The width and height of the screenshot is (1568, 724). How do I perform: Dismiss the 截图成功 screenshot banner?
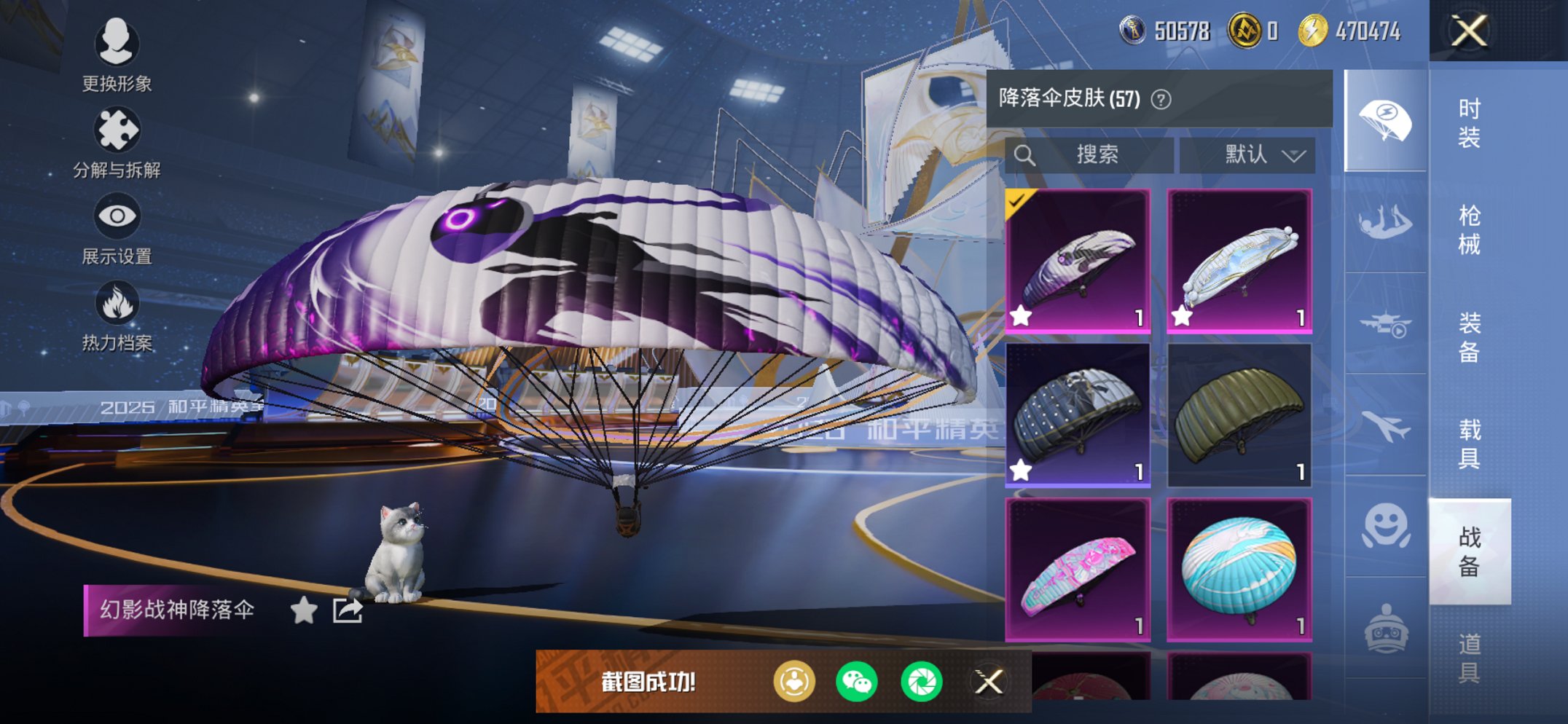(x=989, y=682)
